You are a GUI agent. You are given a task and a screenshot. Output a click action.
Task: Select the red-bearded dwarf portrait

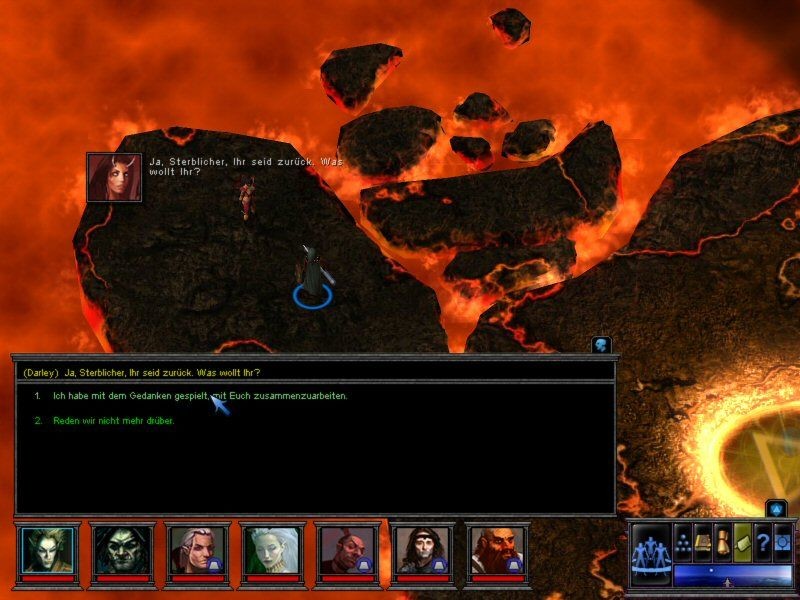coord(497,549)
